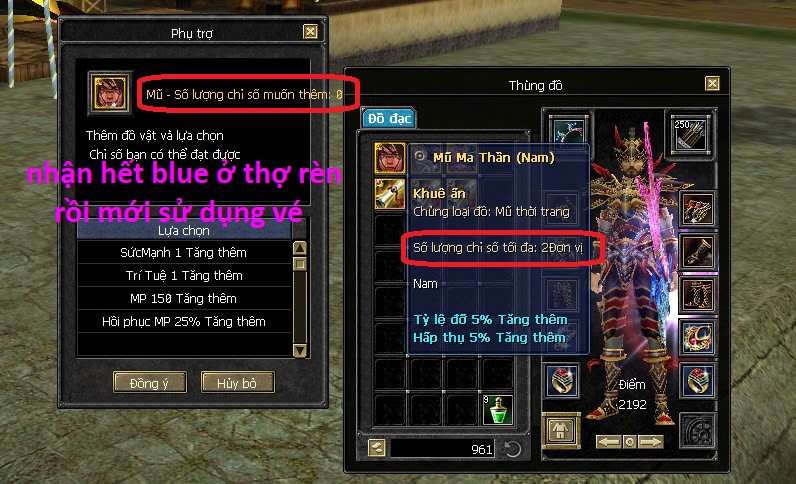This screenshot has height=484, width=796.
Task: Confirm with the Đồng ý button
Action: [x=150, y=382]
